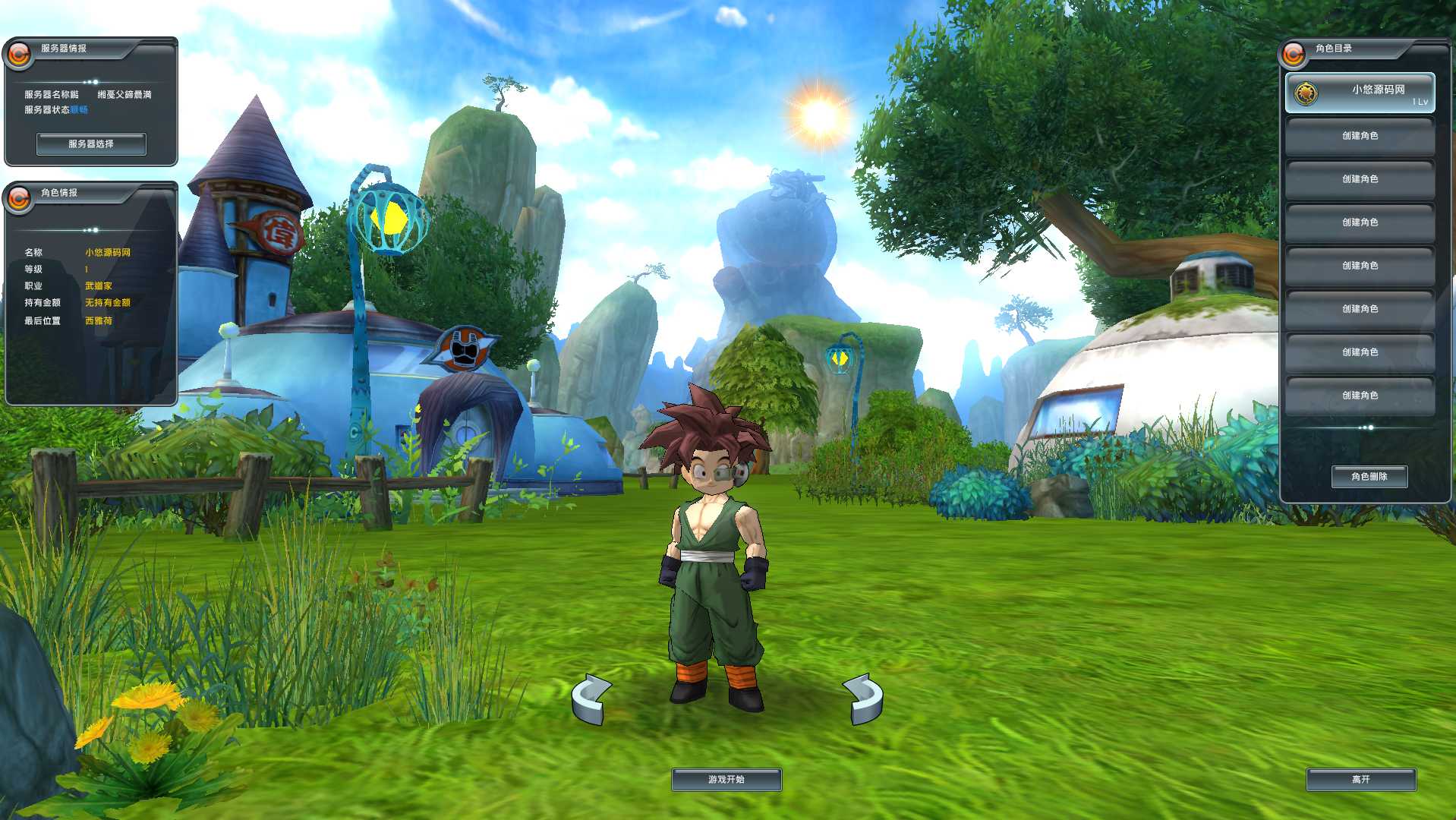Image resolution: width=1456 pixels, height=820 pixels.
Task: Select the 小悠源码网 character entry
Action: click(x=1360, y=93)
